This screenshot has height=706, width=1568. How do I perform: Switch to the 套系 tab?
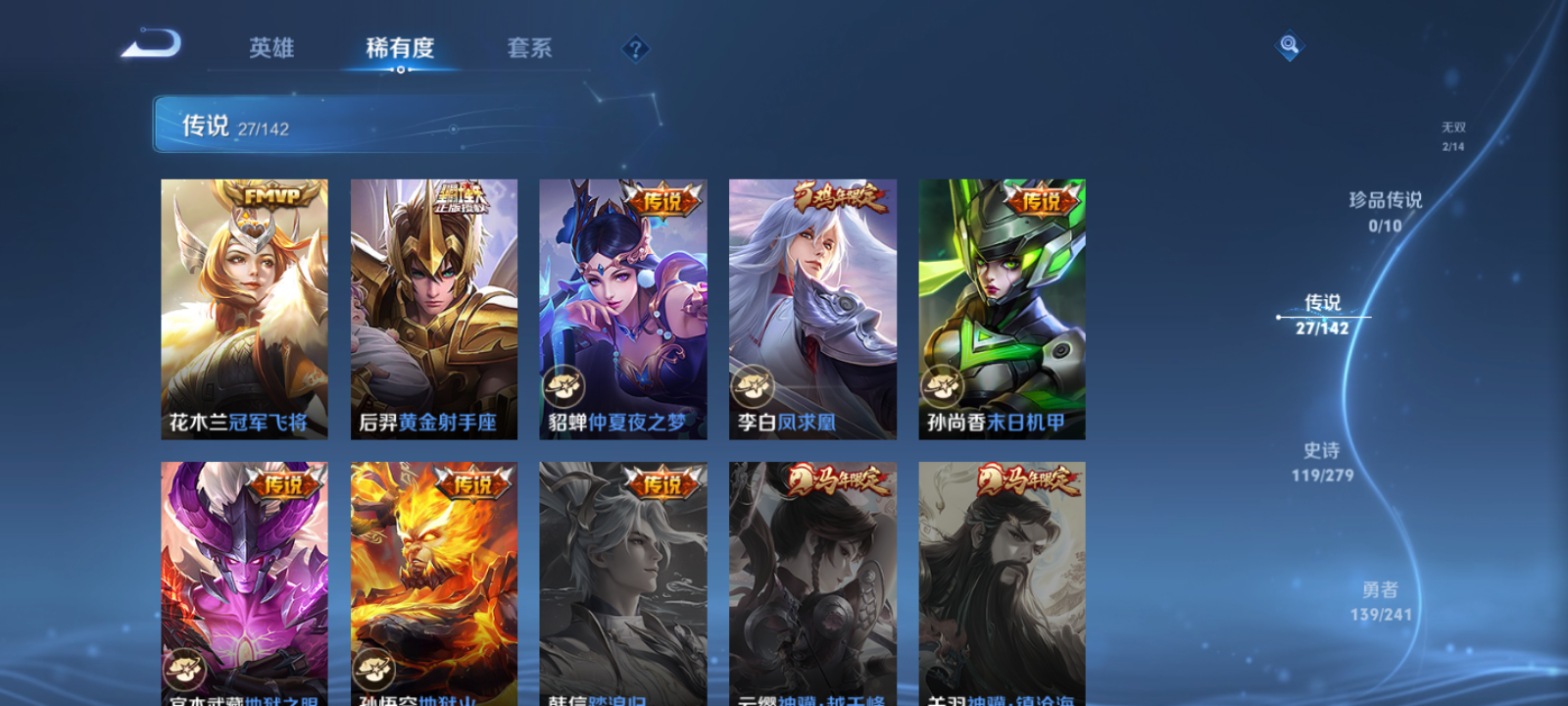click(528, 48)
